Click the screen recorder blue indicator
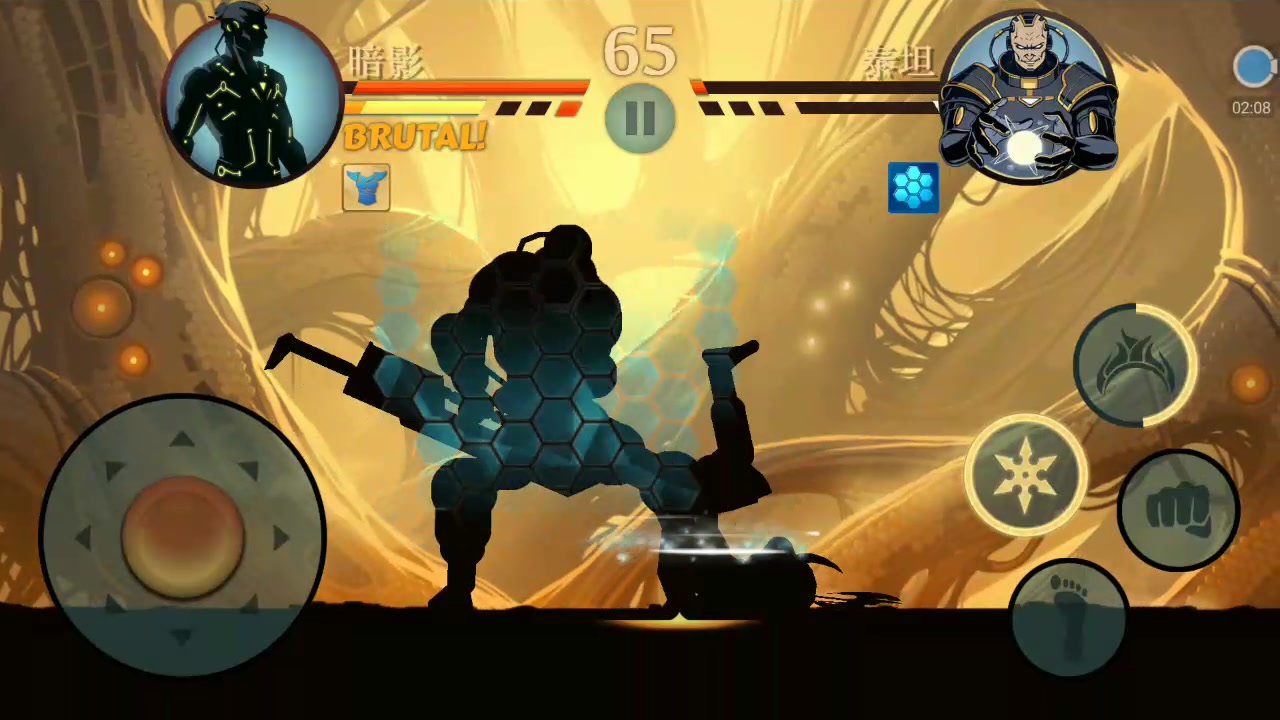 coord(1252,68)
